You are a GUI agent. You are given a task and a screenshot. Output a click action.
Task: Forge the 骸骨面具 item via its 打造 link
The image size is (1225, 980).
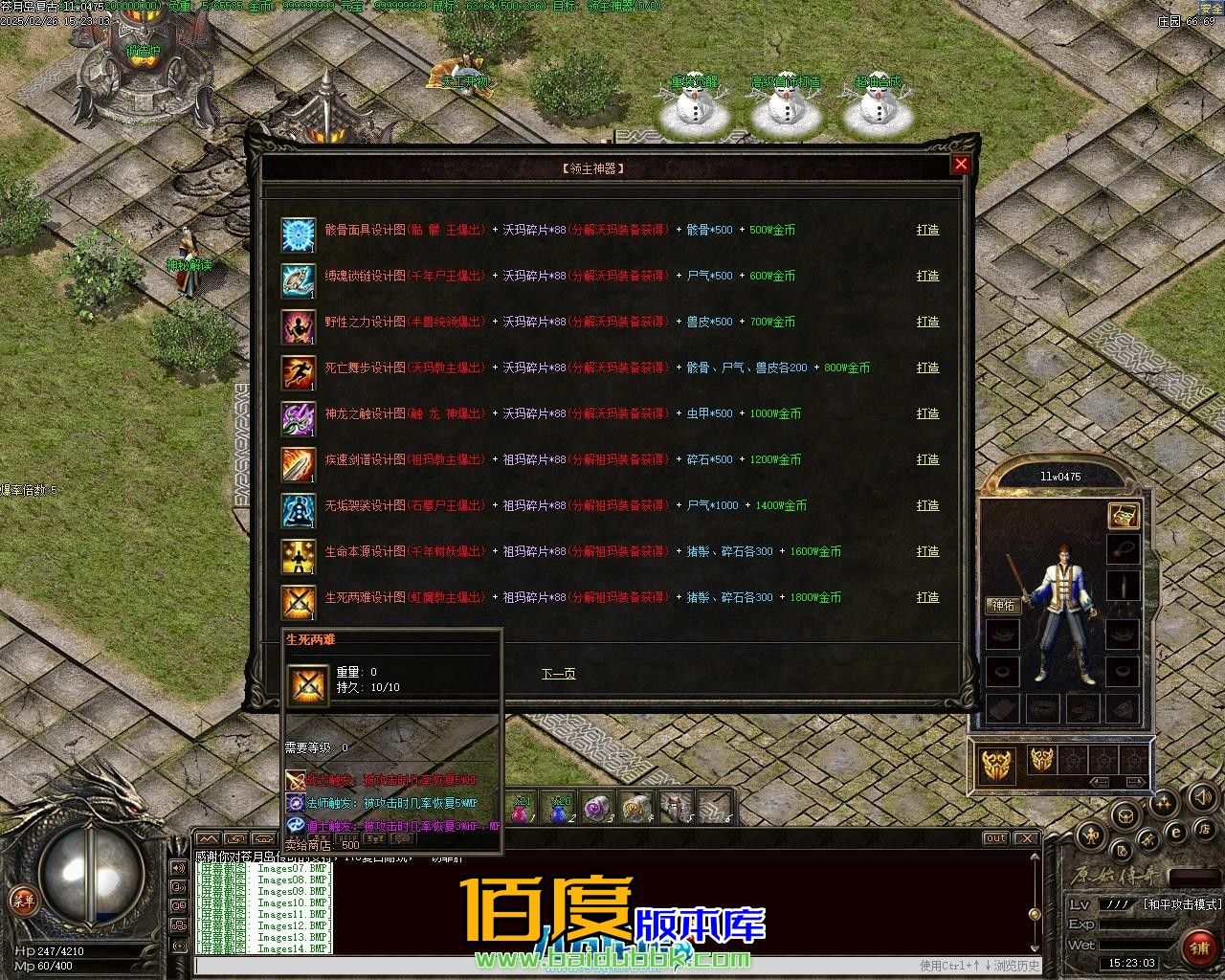coord(927,231)
